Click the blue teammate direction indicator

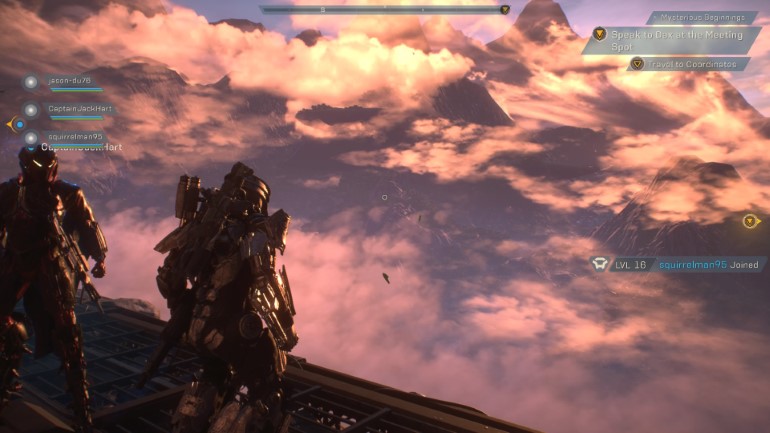pyautogui.click(x=17, y=124)
